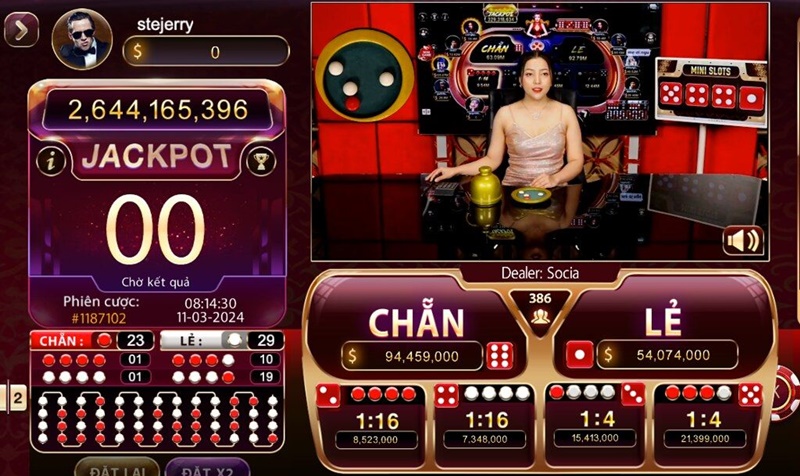This screenshot has height=476, width=800.
Task: Click the player balance field
Action: coord(206,52)
